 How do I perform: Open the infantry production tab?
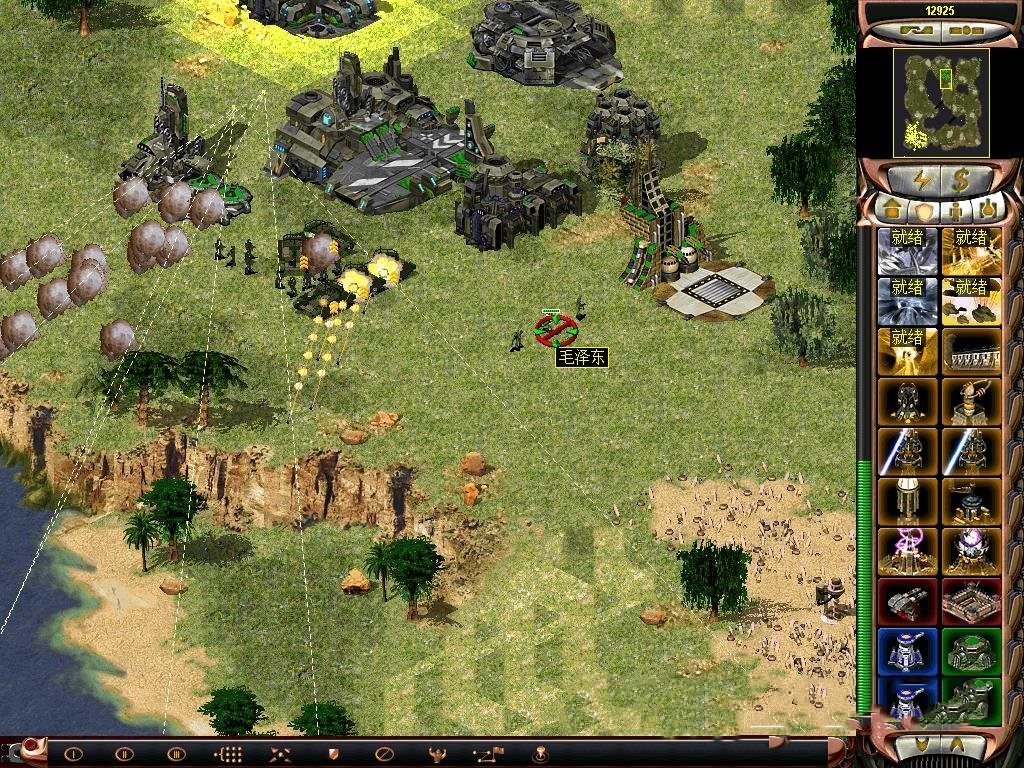coord(957,211)
